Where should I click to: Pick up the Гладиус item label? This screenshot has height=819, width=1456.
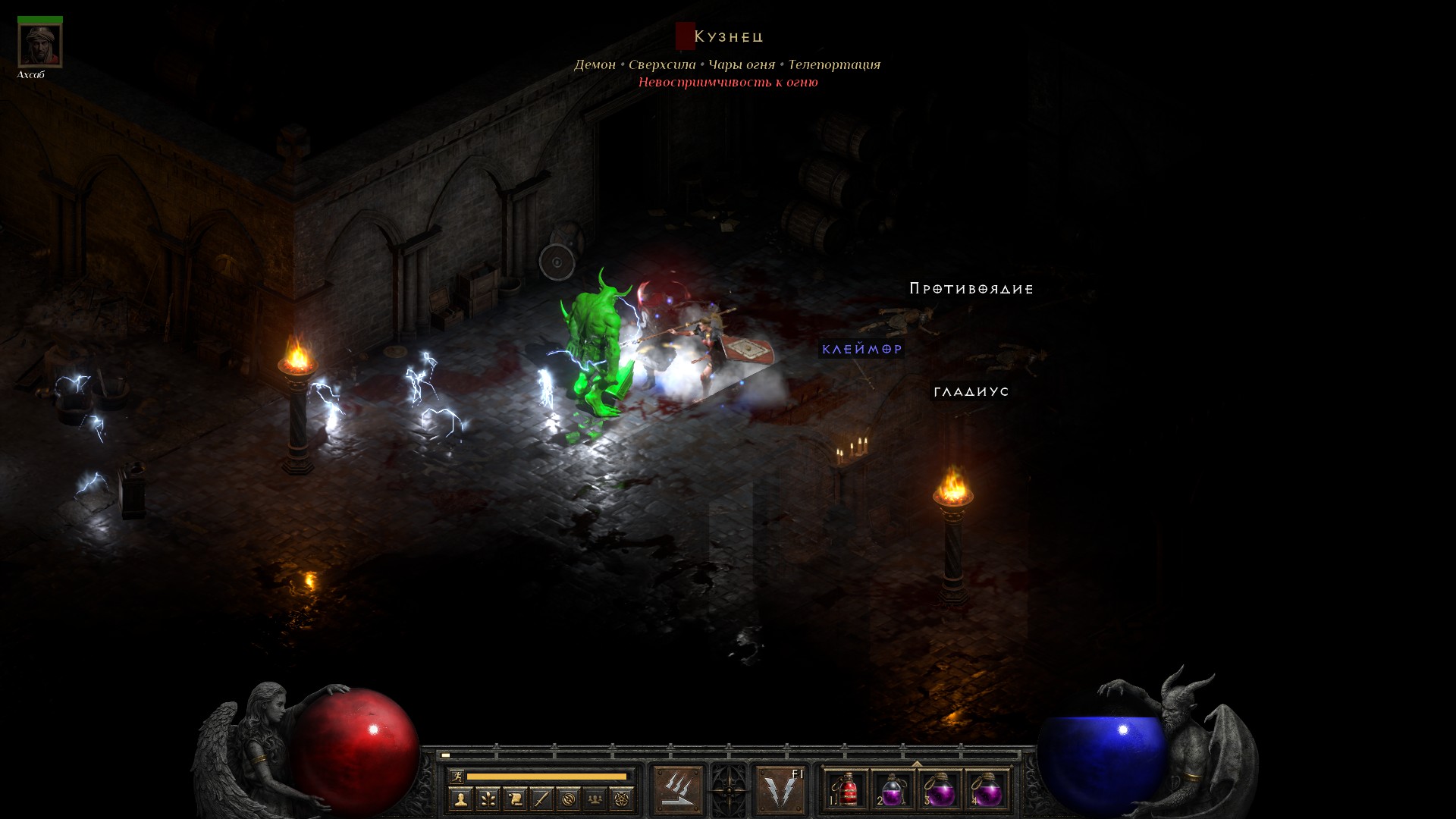(971, 391)
